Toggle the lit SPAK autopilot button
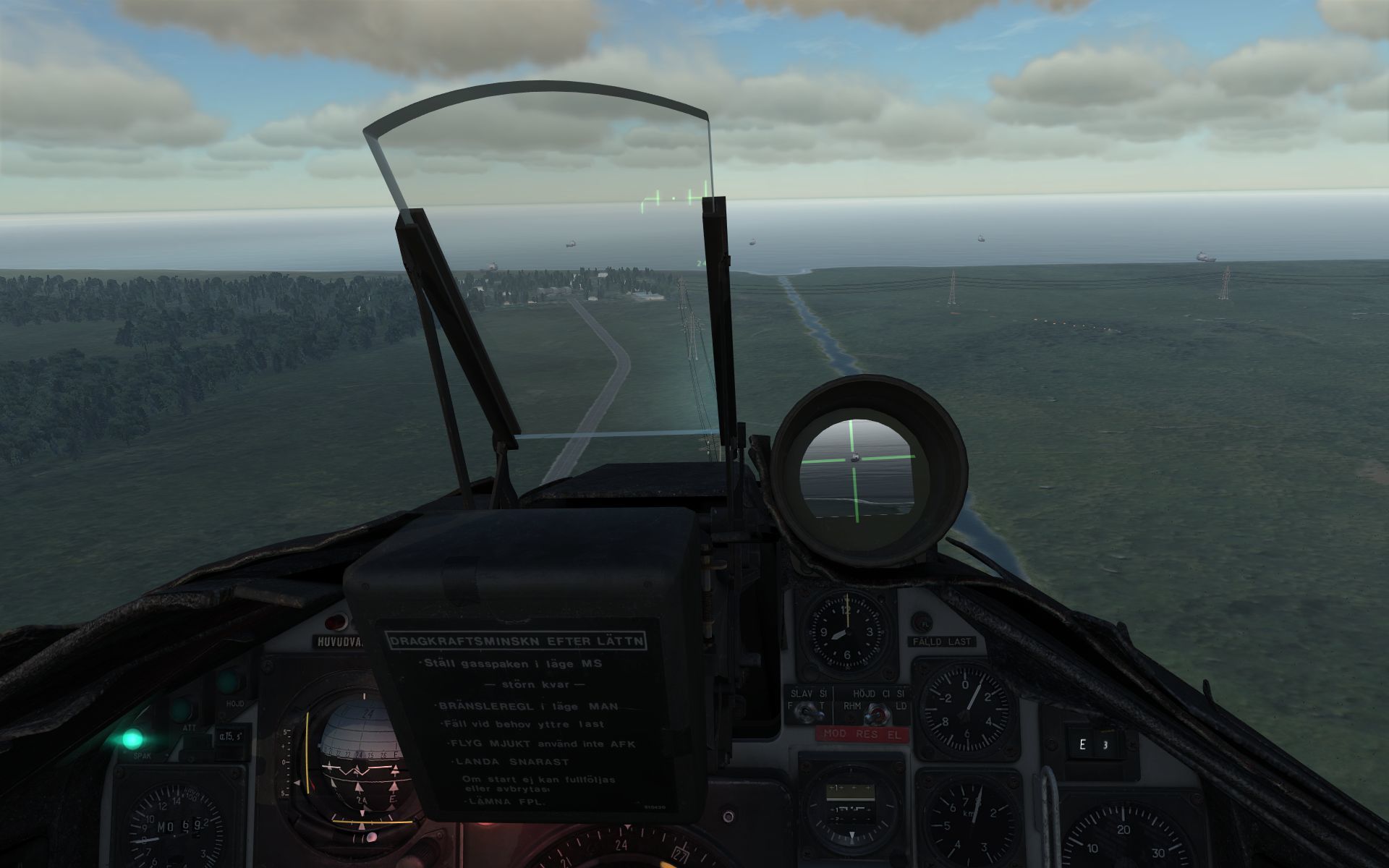 (x=132, y=739)
